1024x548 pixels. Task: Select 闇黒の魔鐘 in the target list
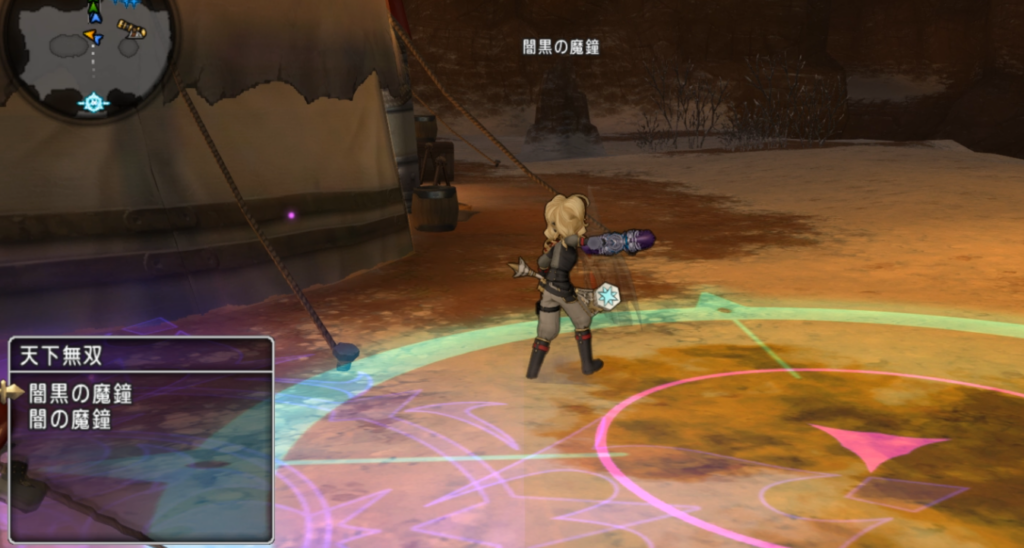click(80, 393)
